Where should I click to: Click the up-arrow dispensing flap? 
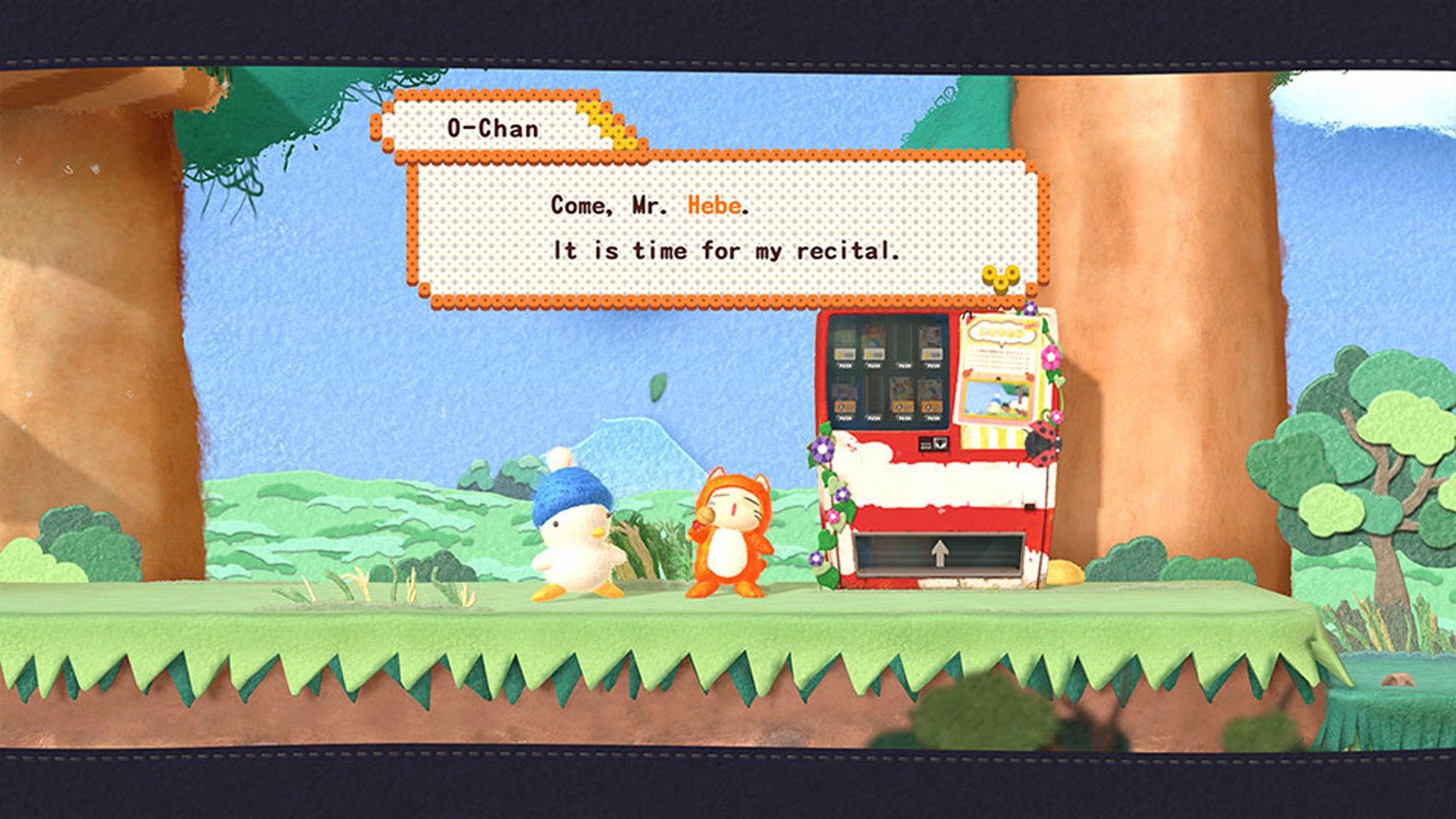(940, 551)
